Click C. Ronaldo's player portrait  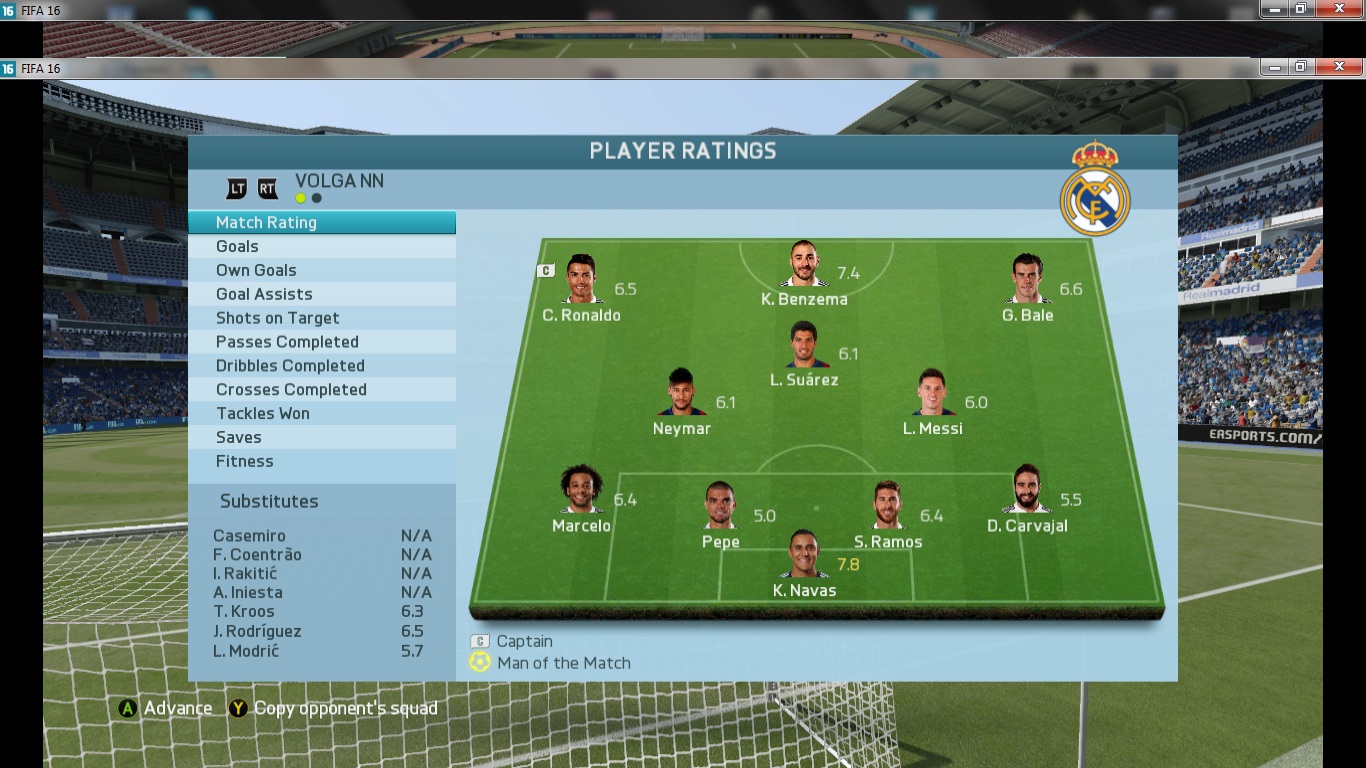point(581,279)
